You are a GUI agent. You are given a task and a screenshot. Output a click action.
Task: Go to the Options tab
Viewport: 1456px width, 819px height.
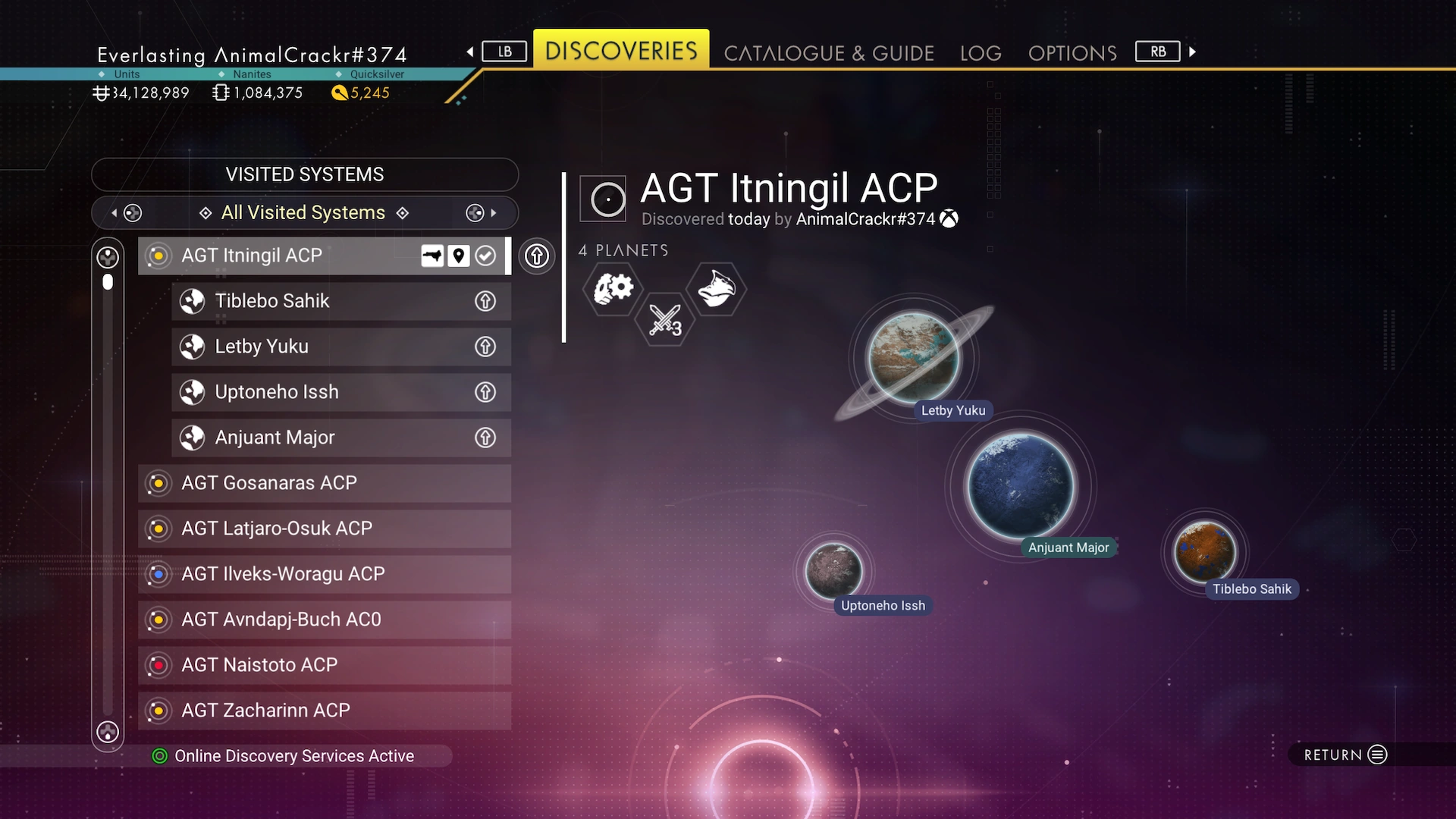(x=1072, y=53)
